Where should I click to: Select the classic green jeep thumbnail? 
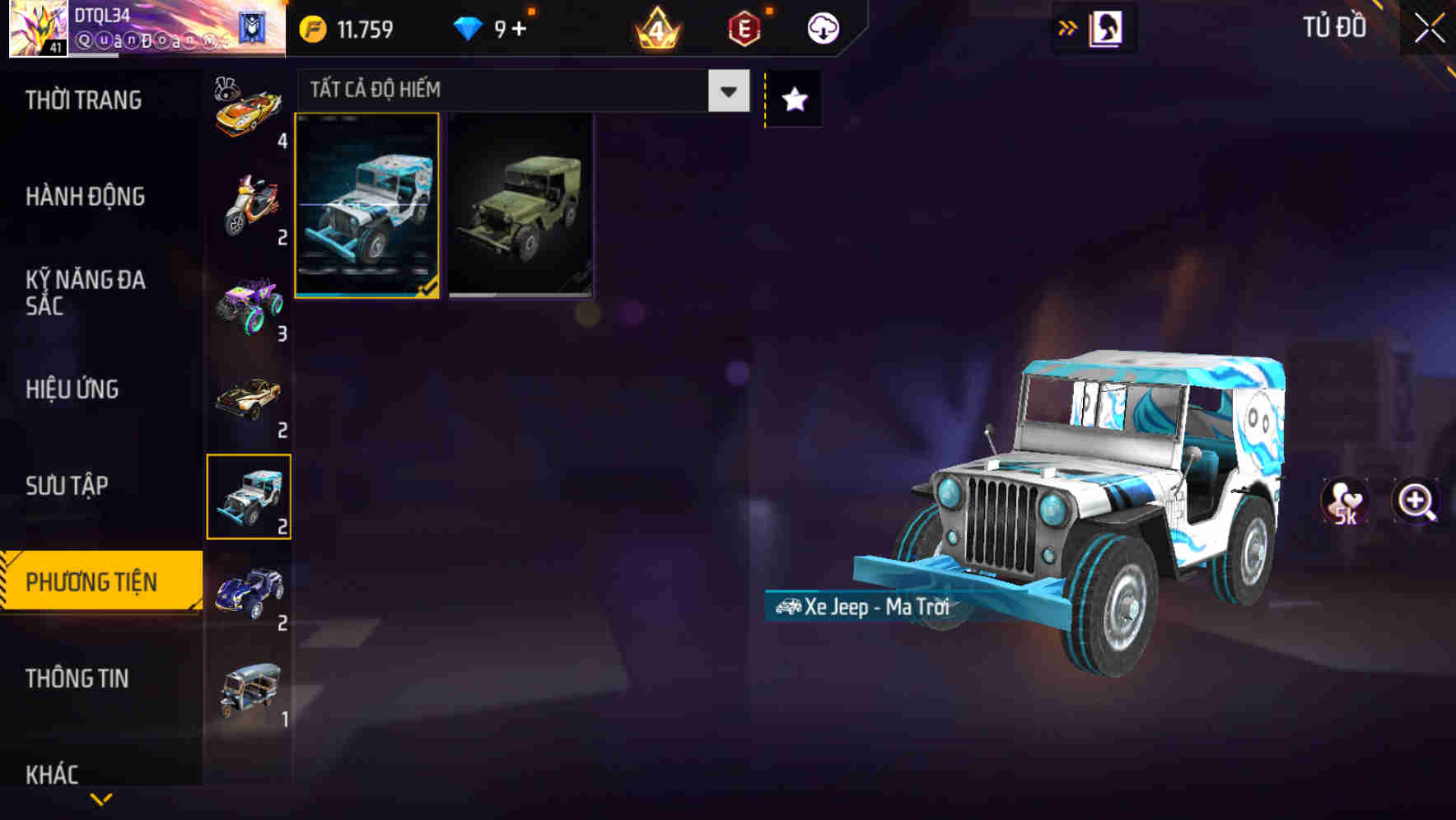click(x=522, y=207)
